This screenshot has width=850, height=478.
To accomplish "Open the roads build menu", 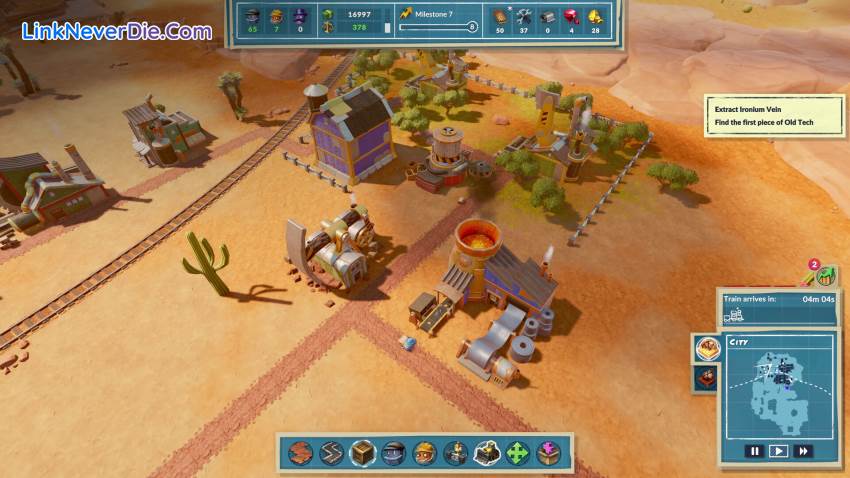I will point(301,453).
